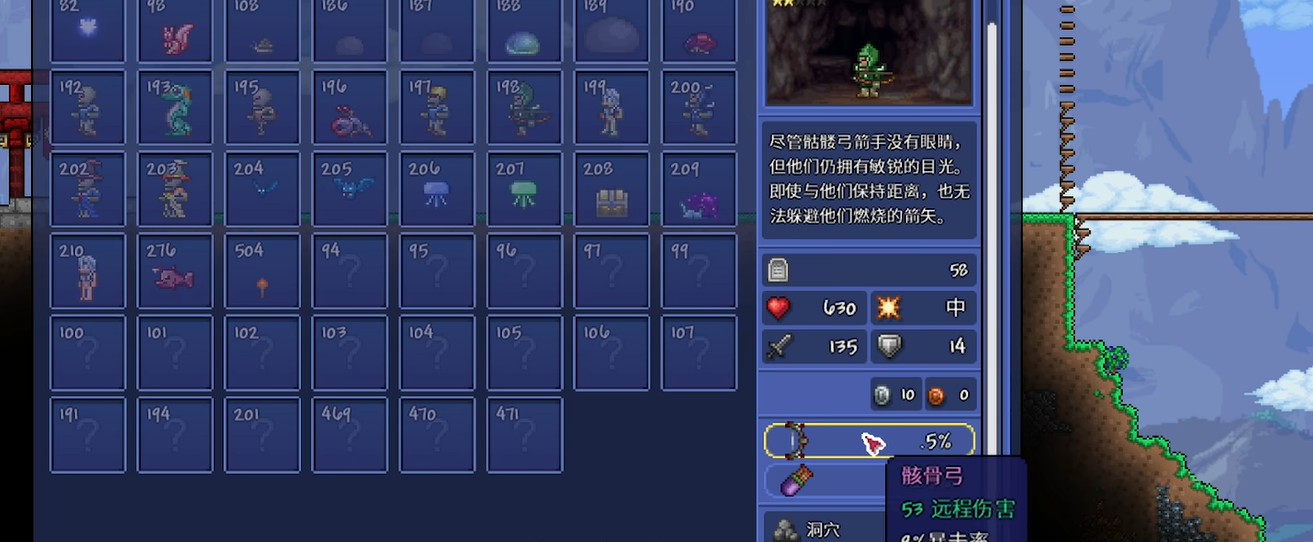
Task: Select entry 202 wizard-hat skeleton
Action: [88, 189]
